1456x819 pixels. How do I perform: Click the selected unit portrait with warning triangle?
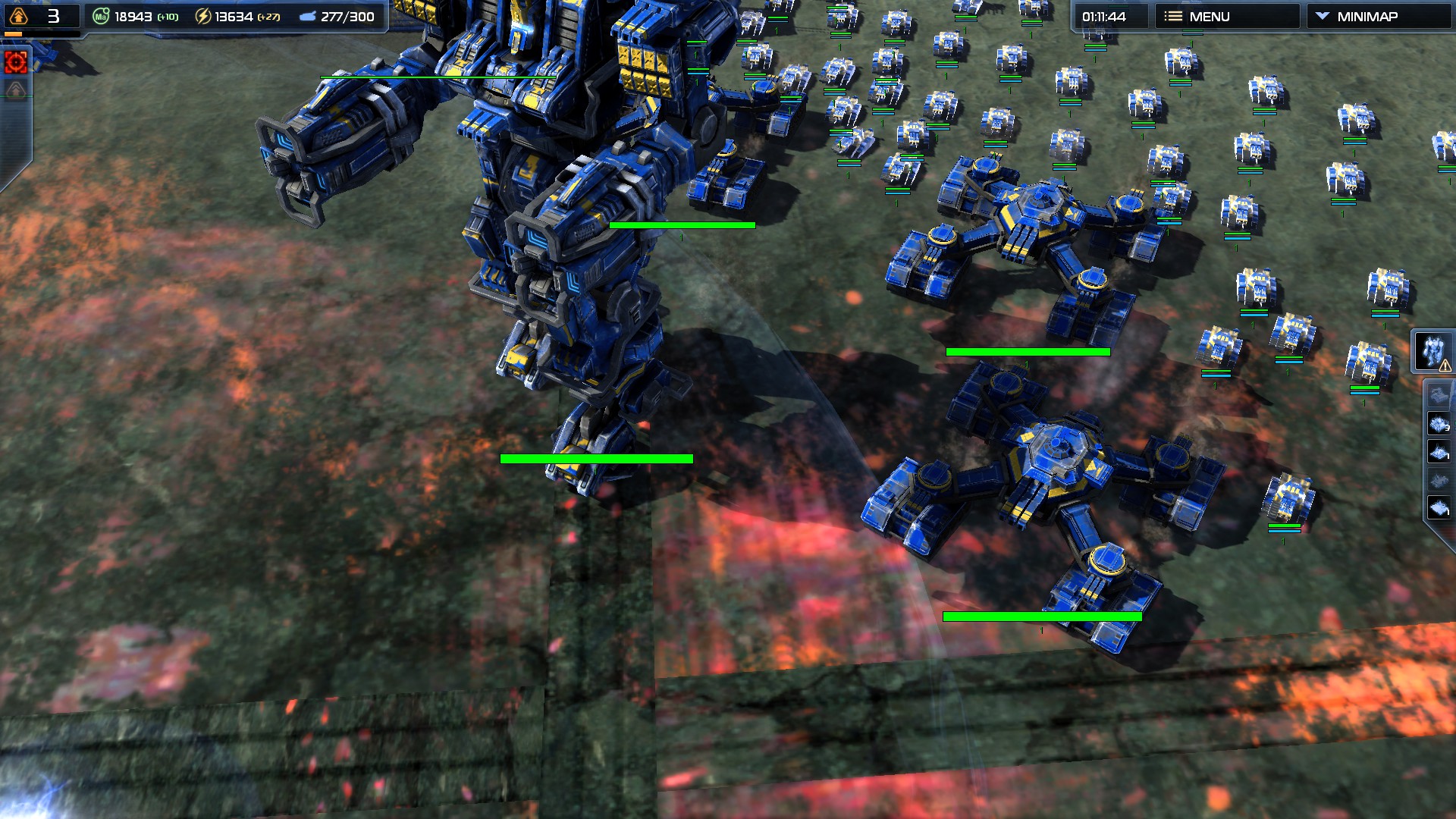1435,350
